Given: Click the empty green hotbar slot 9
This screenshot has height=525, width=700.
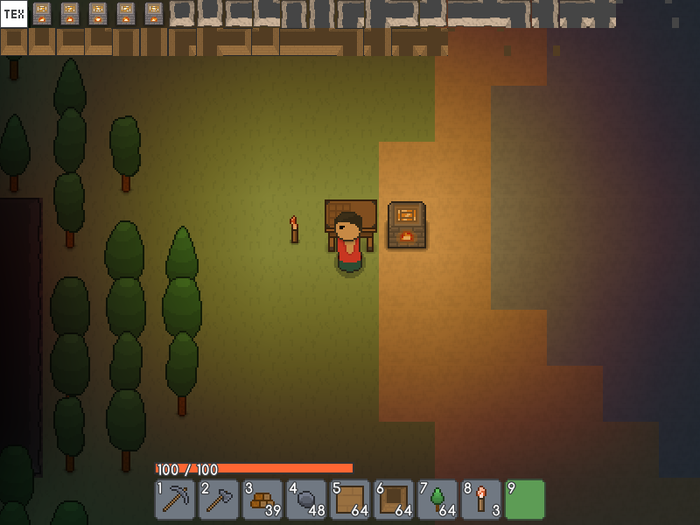Looking at the screenshot, I should [525, 499].
